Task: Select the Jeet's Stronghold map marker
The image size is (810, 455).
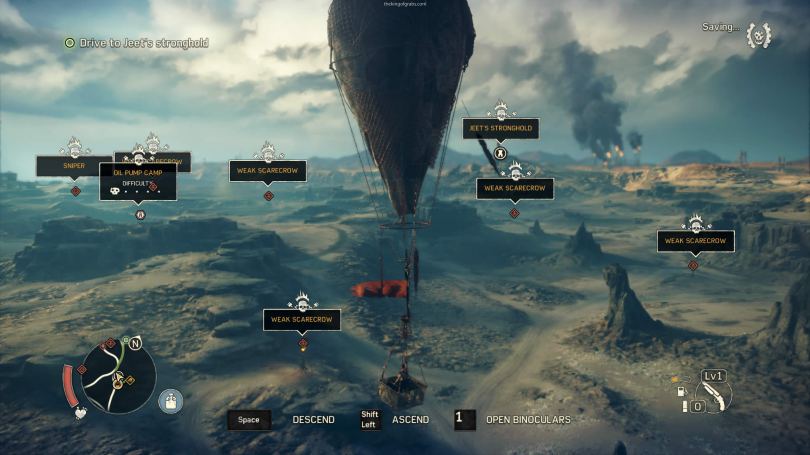Action: [500, 129]
